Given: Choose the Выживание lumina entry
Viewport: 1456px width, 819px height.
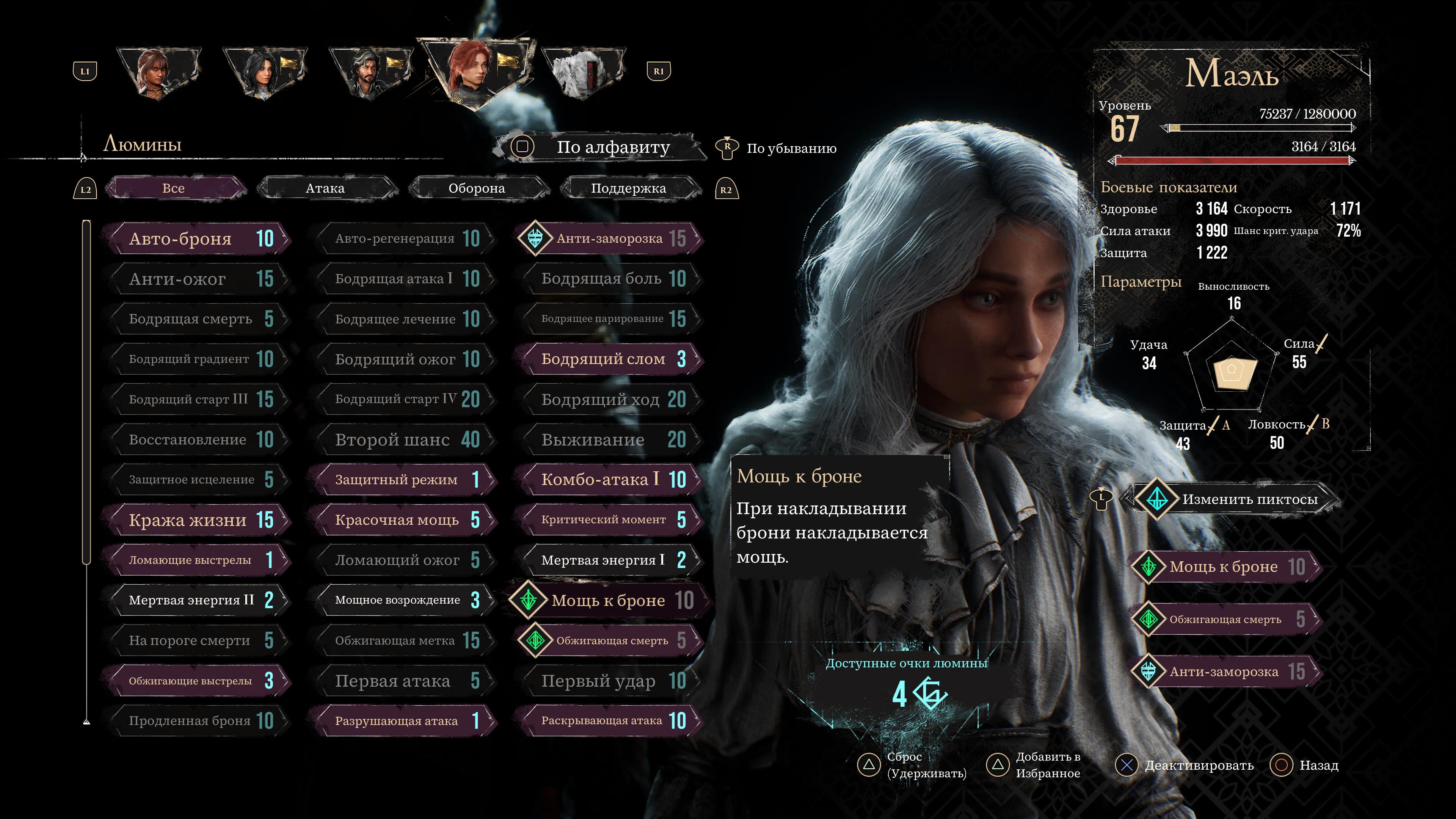Looking at the screenshot, I should [610, 439].
